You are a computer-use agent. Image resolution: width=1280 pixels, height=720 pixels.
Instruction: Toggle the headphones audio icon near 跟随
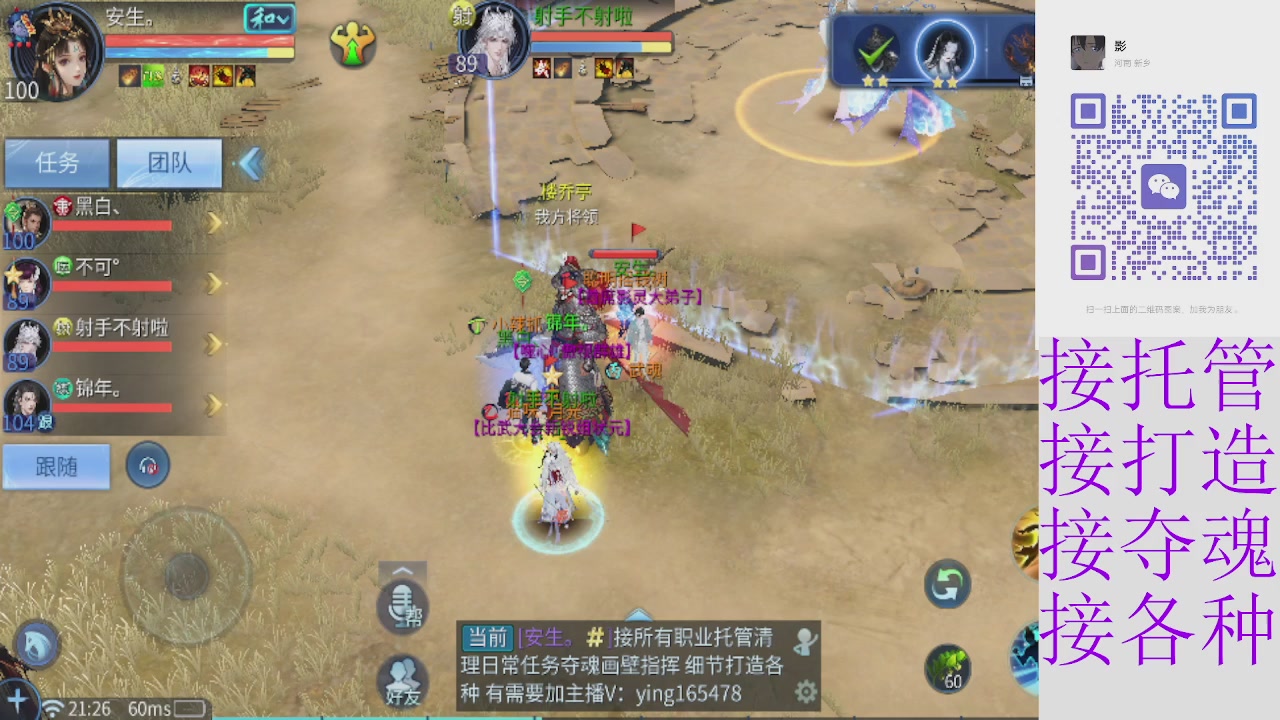[x=147, y=465]
